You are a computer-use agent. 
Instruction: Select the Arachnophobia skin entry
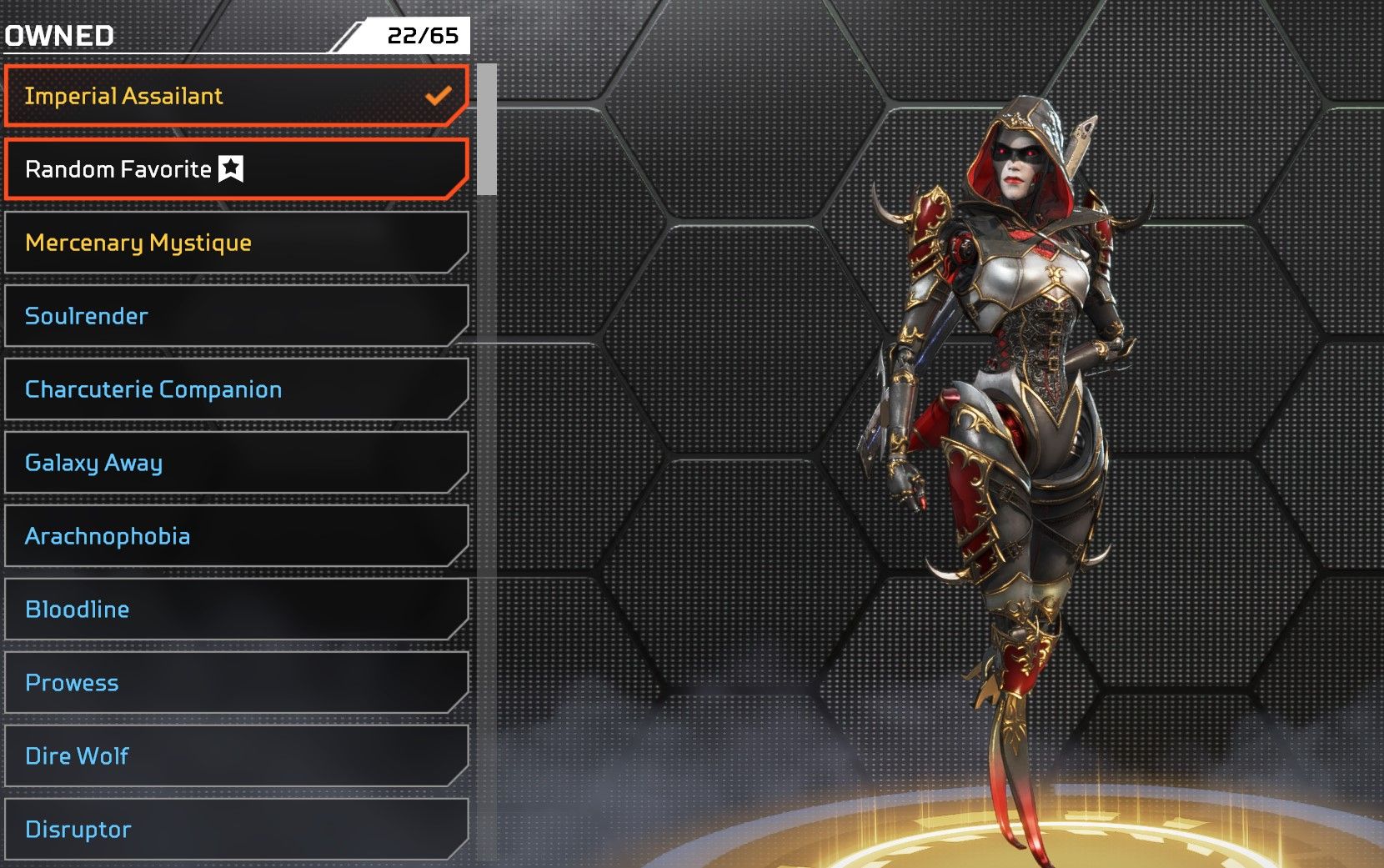click(x=236, y=536)
